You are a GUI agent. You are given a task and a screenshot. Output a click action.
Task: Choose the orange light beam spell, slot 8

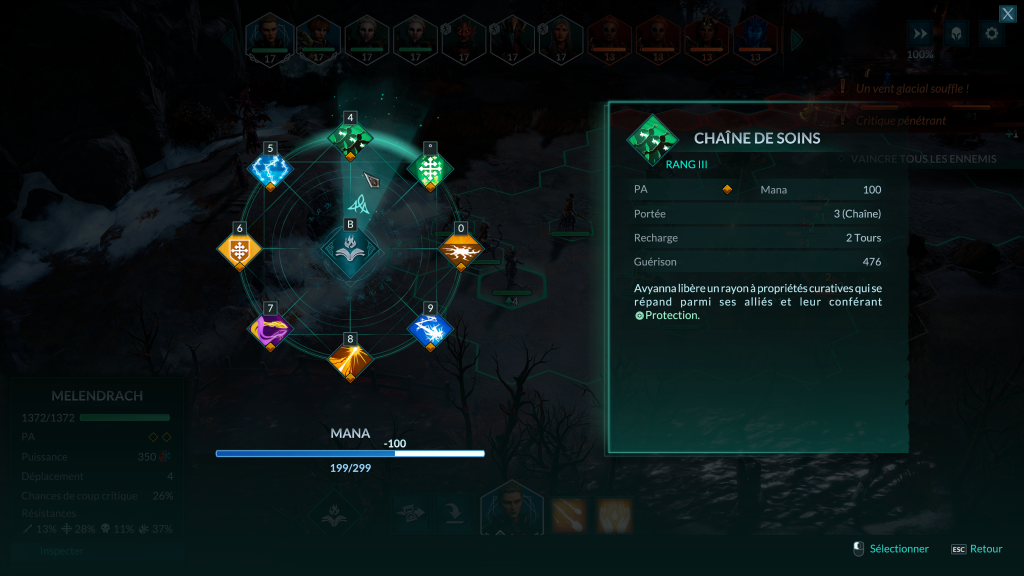click(350, 360)
